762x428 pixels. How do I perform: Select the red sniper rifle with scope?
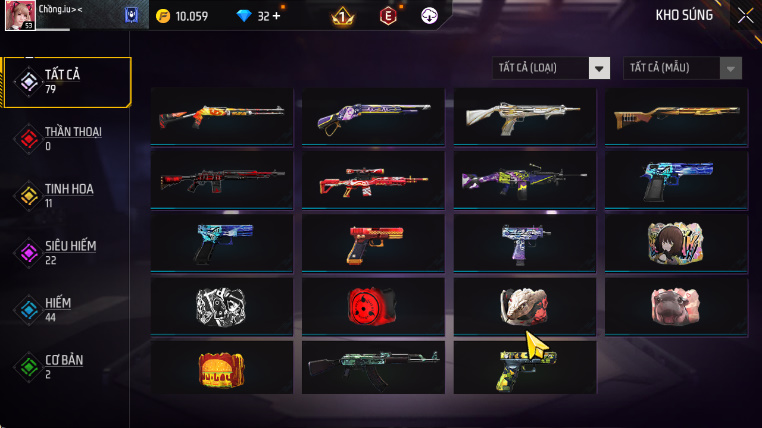[x=373, y=180]
